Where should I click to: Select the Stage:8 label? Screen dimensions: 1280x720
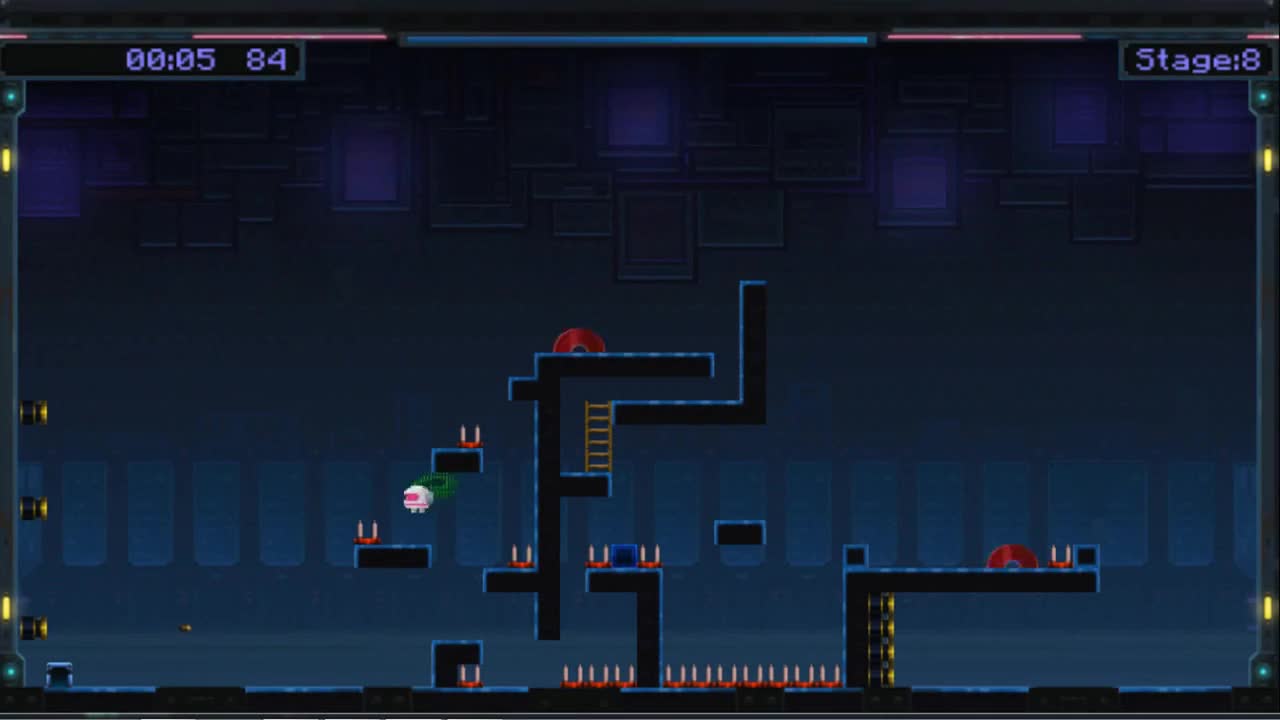coord(1197,59)
